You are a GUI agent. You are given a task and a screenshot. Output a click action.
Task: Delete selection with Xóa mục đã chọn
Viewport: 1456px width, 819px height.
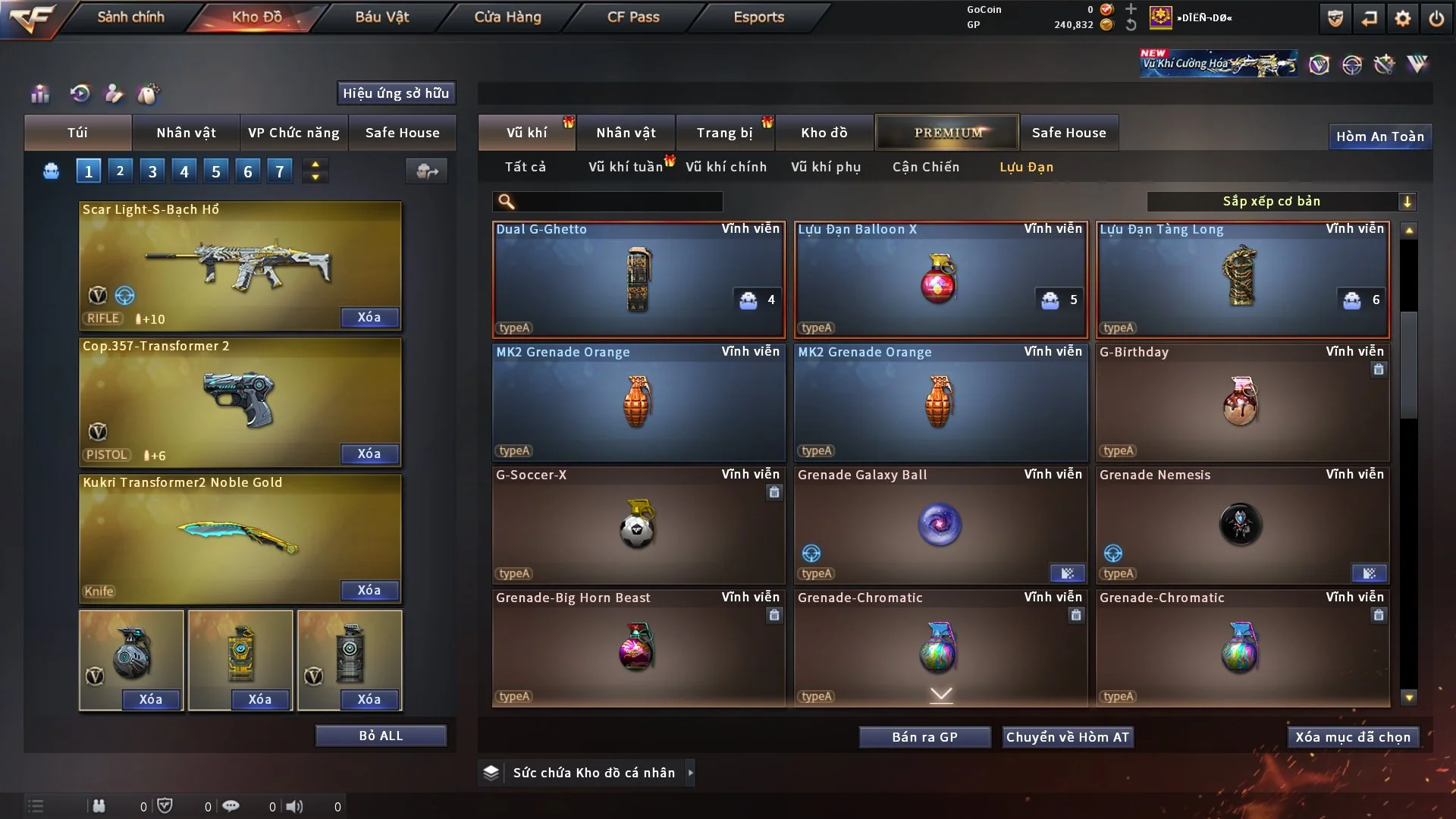(1352, 737)
